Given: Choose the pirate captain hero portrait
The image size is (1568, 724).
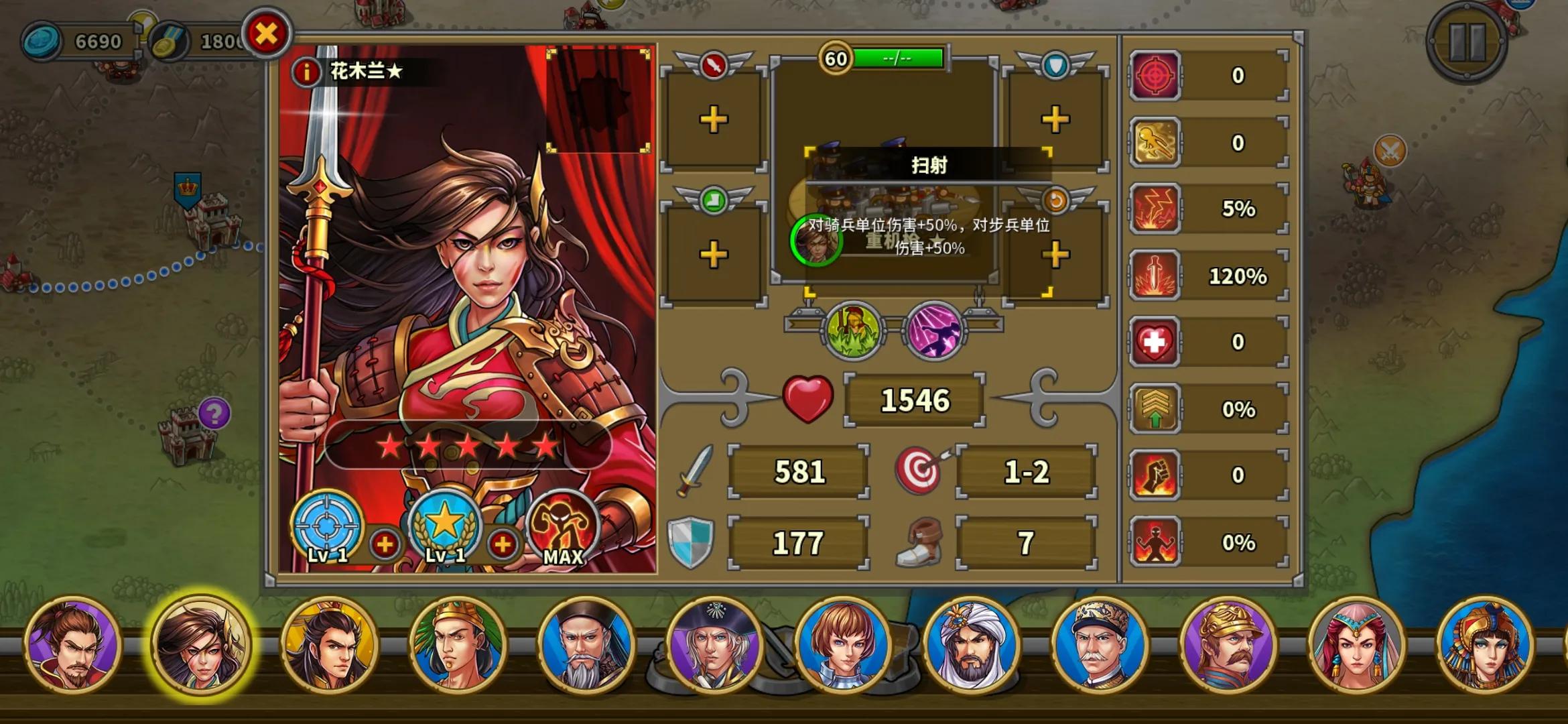Looking at the screenshot, I should click(x=715, y=645).
